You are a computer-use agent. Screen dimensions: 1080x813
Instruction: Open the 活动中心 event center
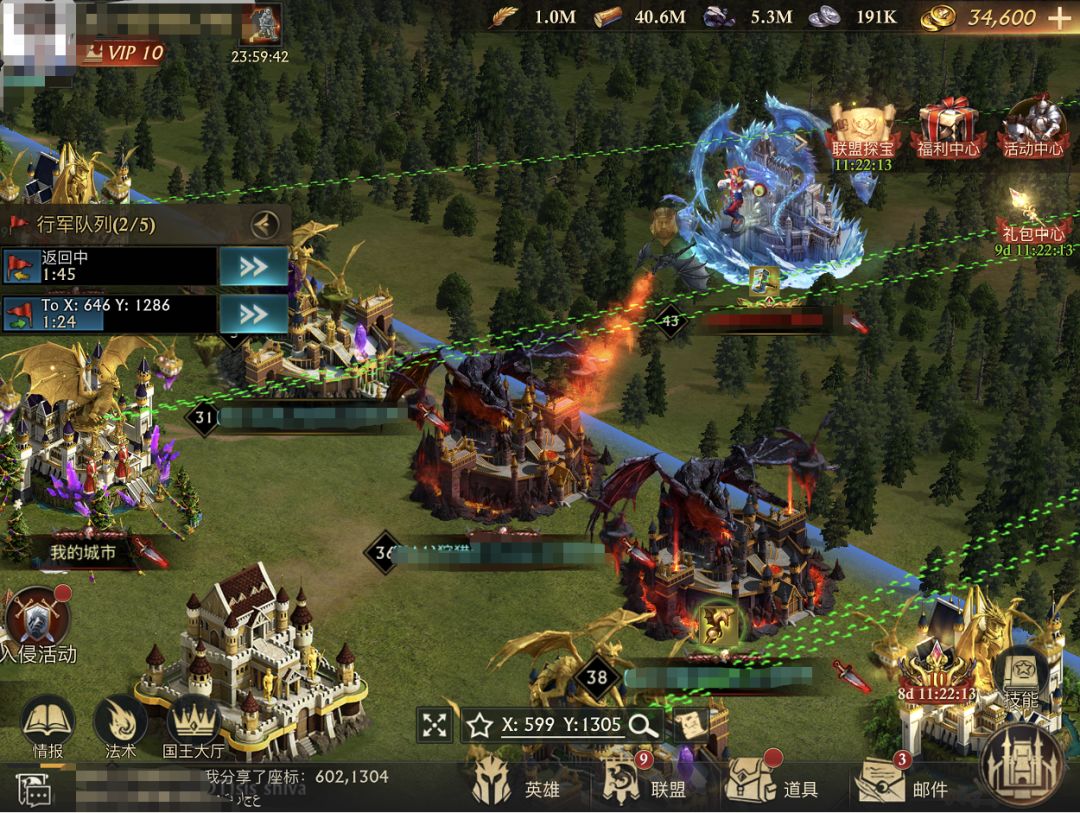1033,127
